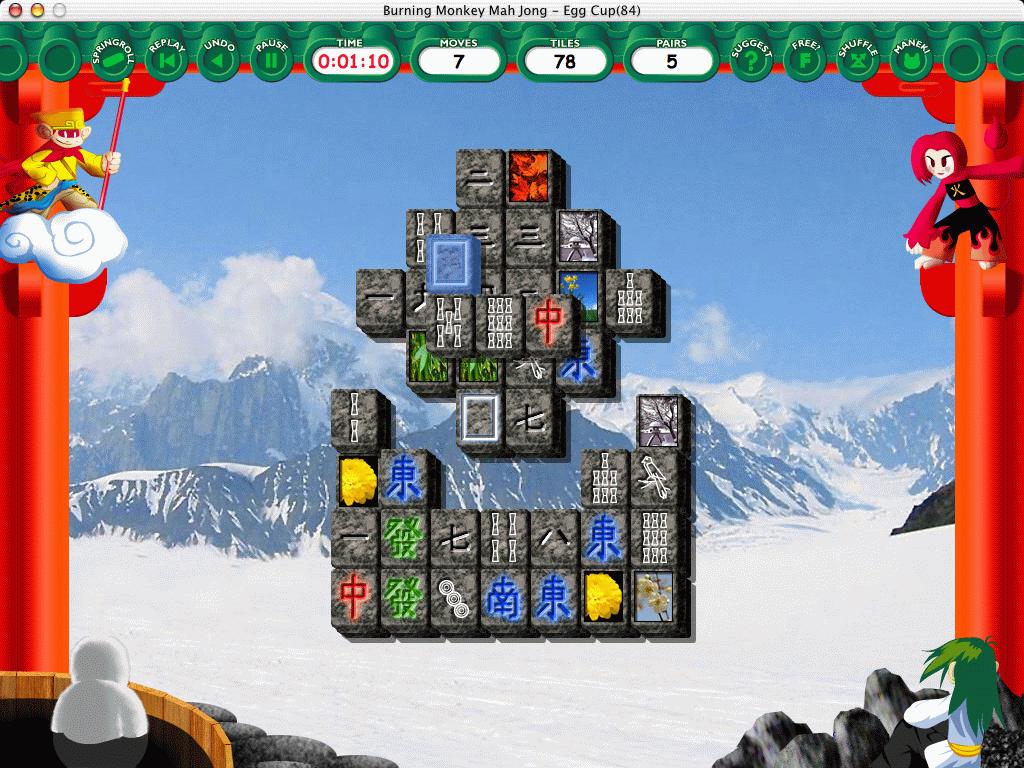Activate the Free? tile button
This screenshot has height=768, width=1024.
point(804,60)
